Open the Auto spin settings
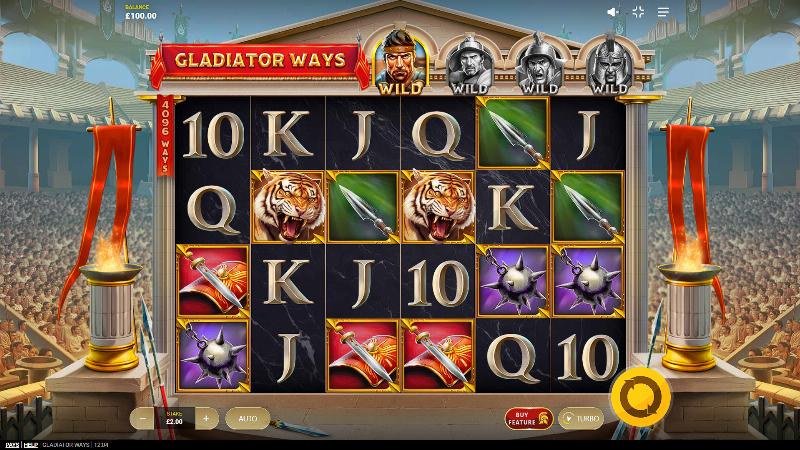Screen dimensions: 800x450 (x=247, y=418)
